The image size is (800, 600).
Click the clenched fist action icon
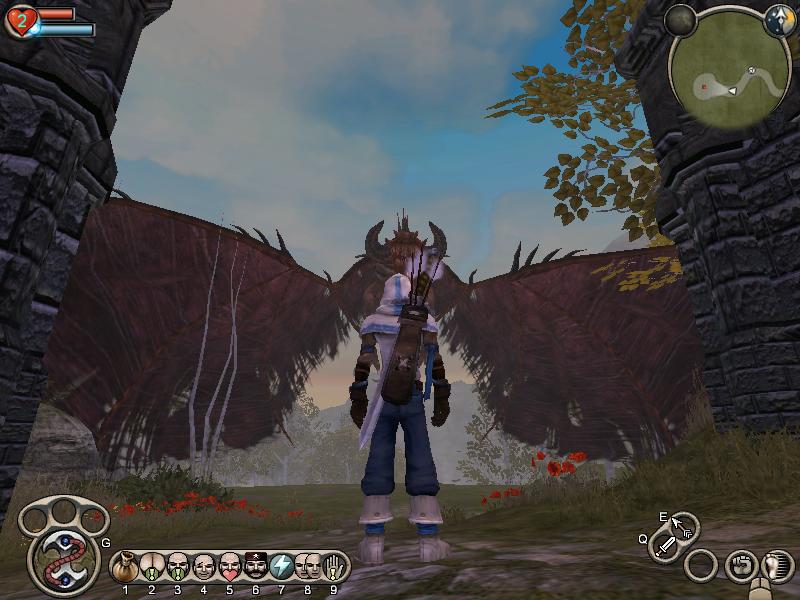pos(739,565)
